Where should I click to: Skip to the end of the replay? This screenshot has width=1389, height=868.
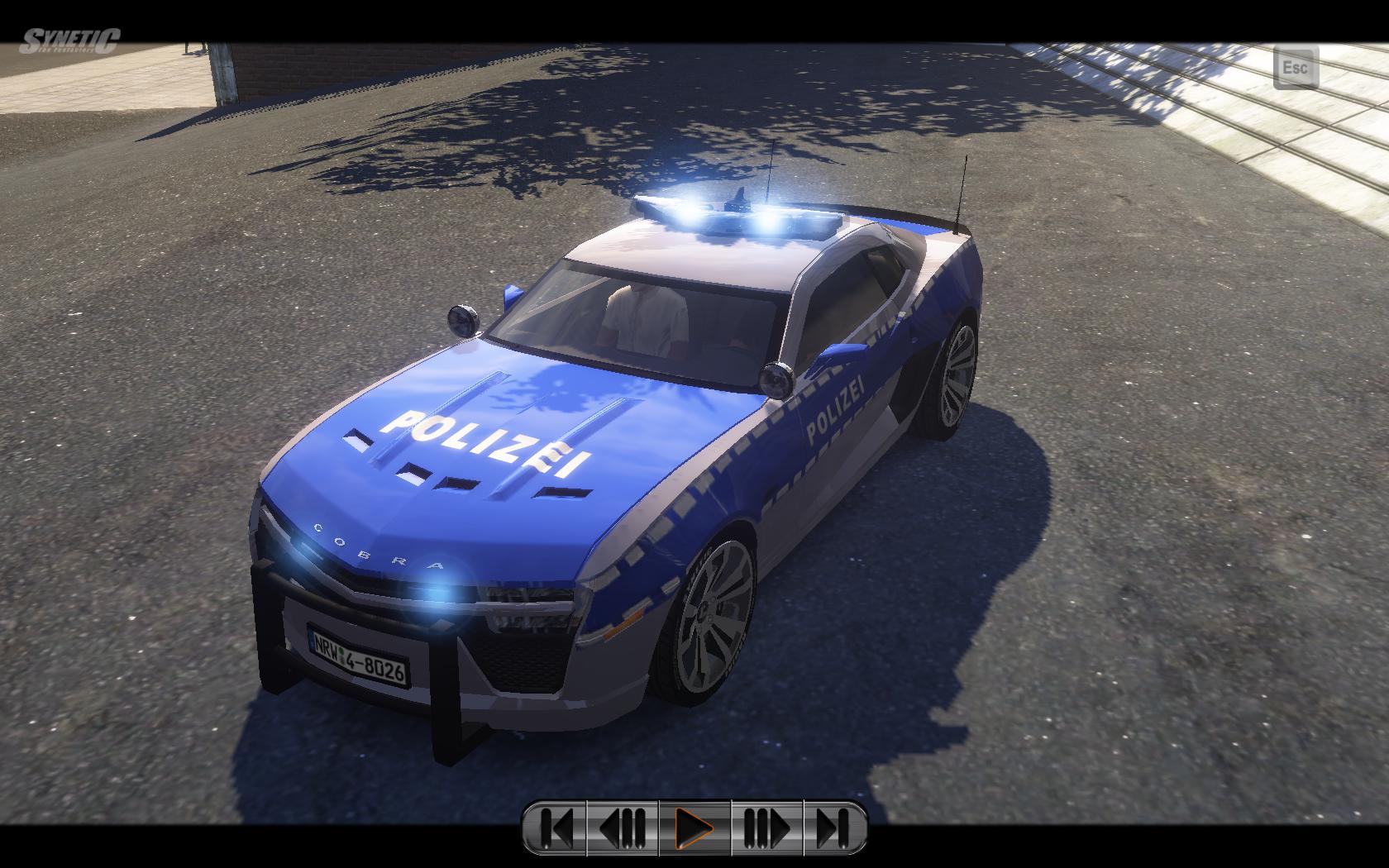pos(833,826)
